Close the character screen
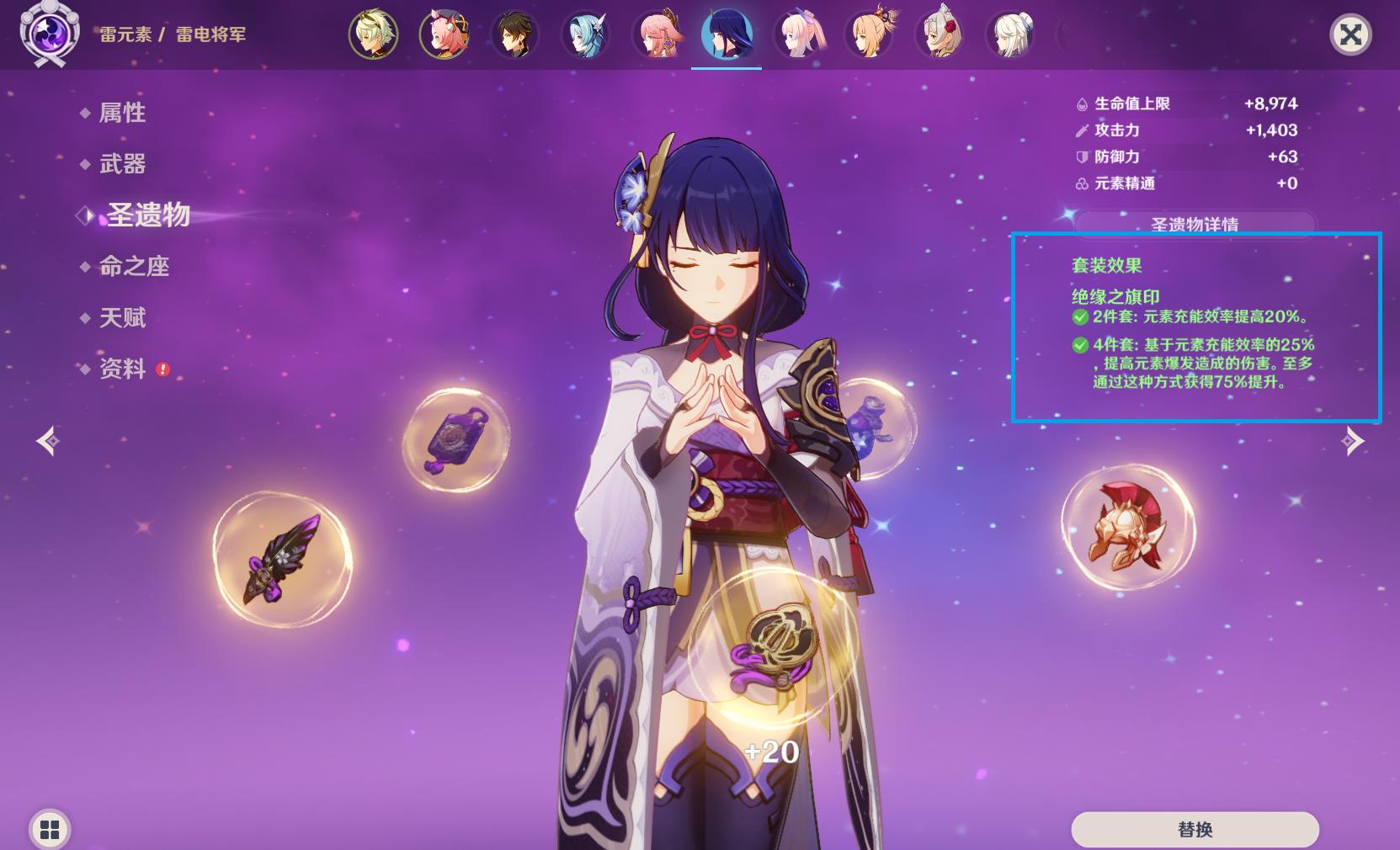The height and width of the screenshot is (850, 1400). [1349, 35]
